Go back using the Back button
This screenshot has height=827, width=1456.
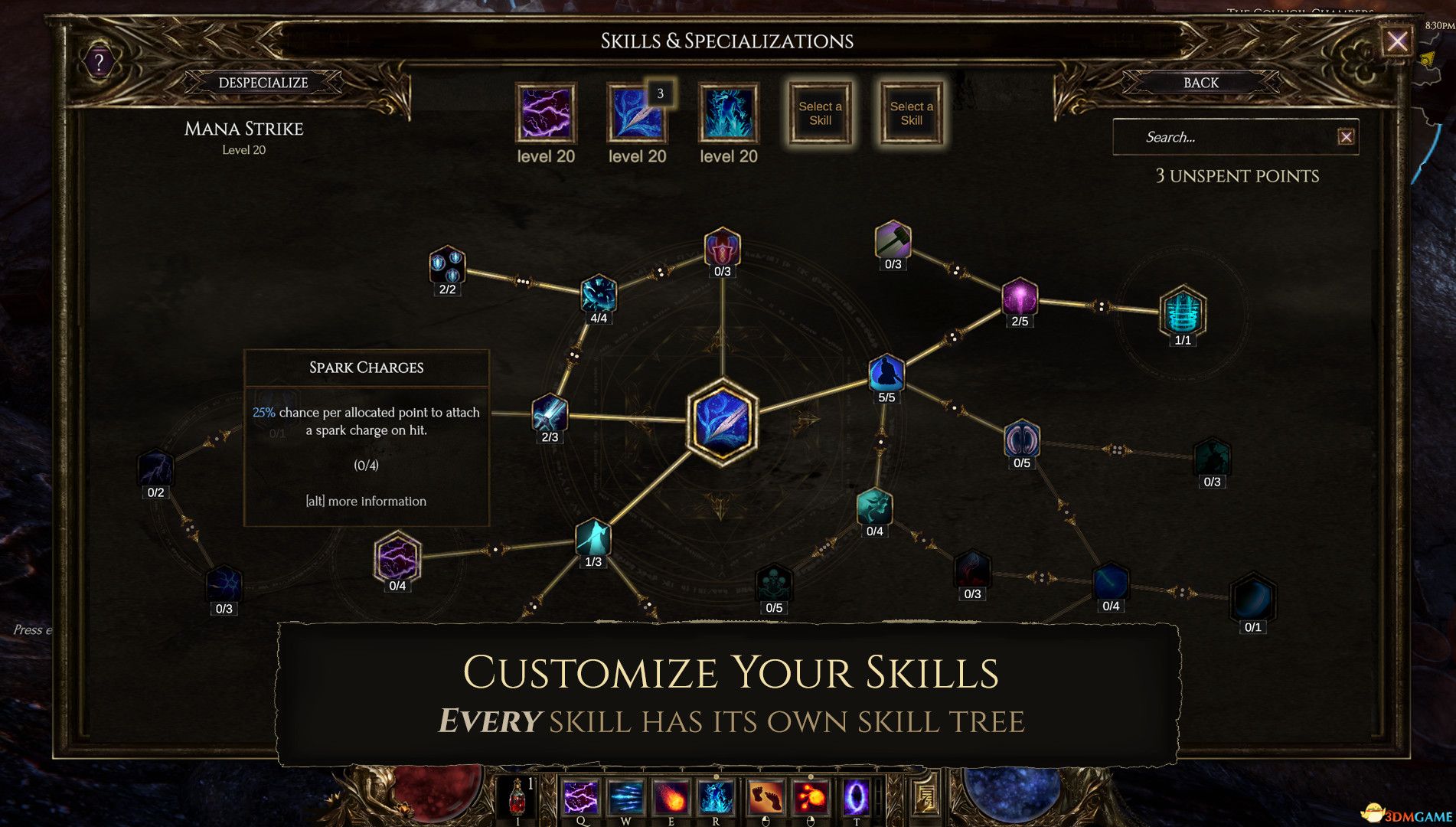pyautogui.click(x=1200, y=83)
